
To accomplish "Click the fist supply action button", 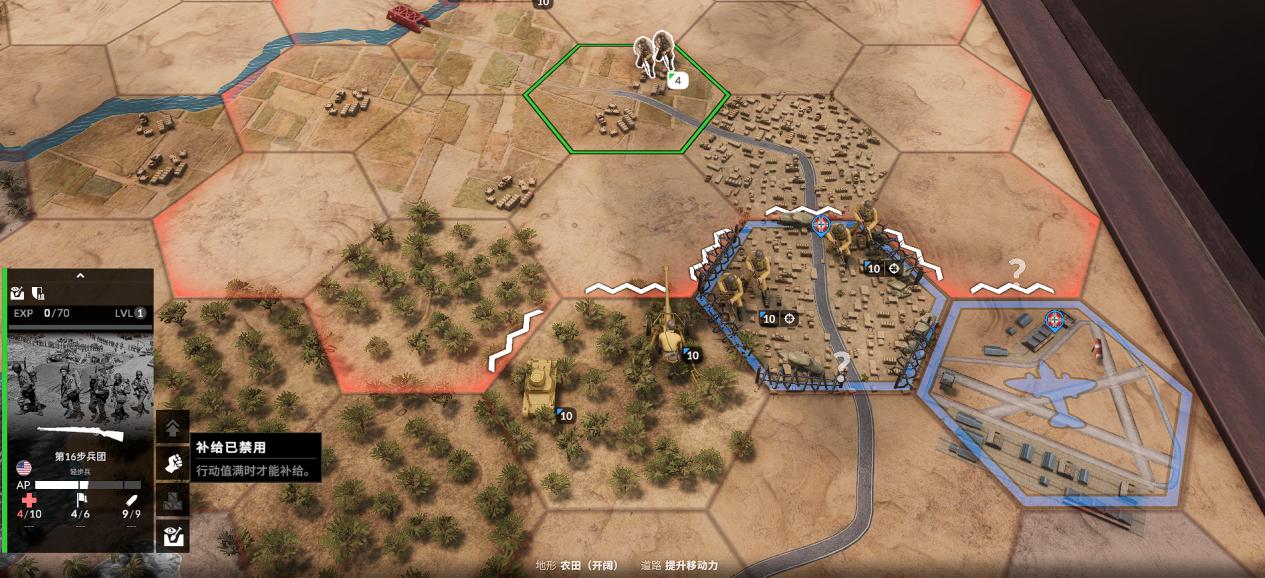I will click(x=173, y=462).
